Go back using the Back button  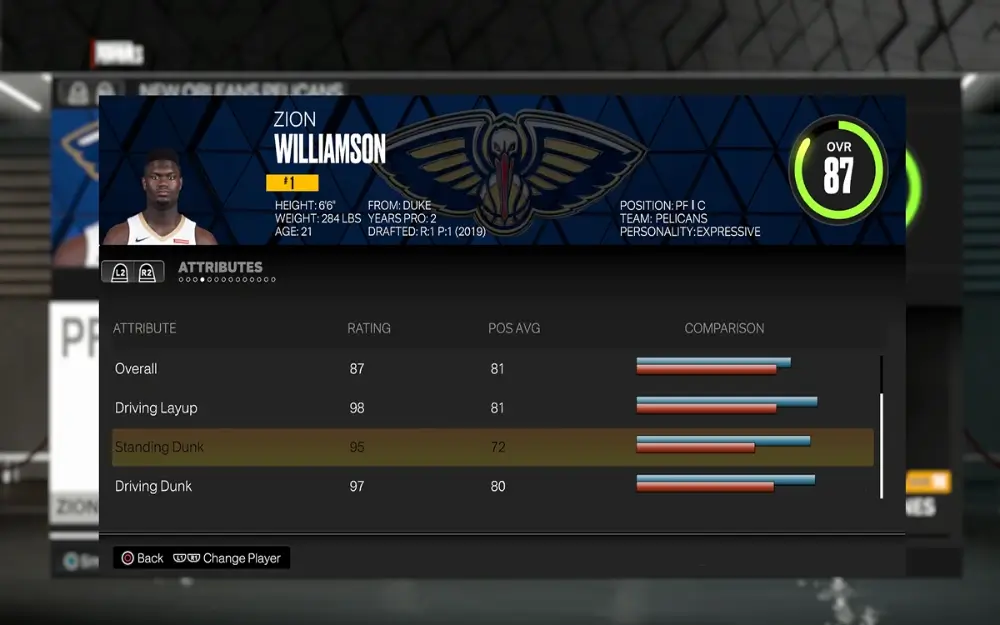(142, 558)
